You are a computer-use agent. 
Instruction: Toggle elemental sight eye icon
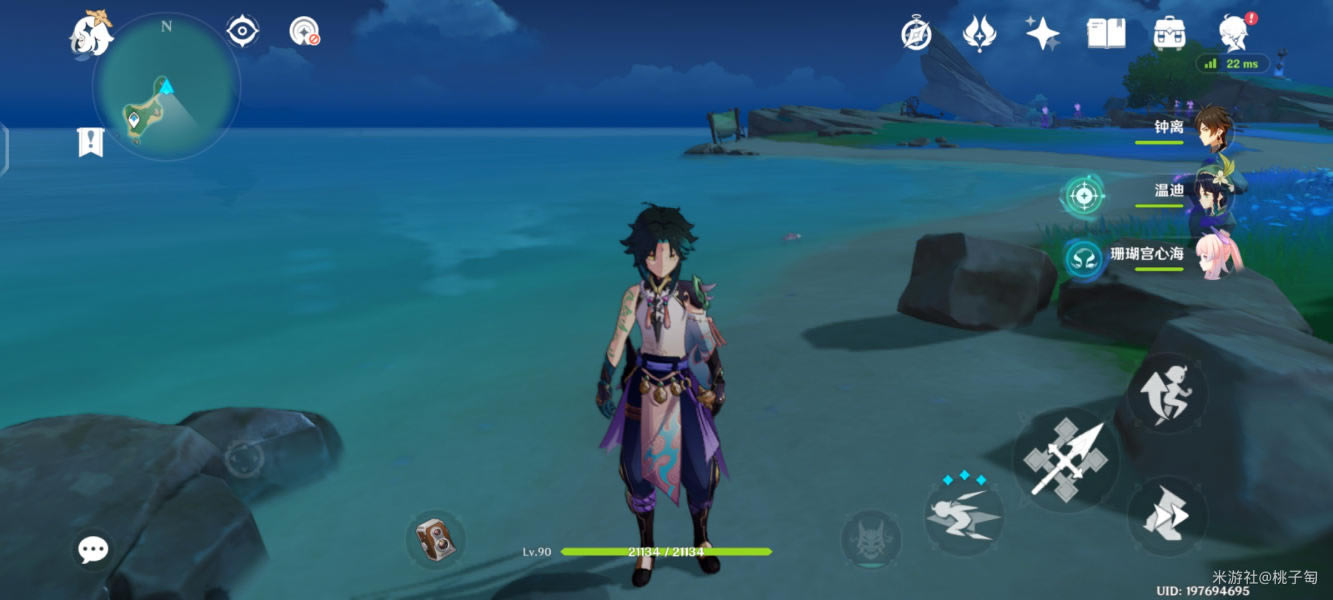[x=242, y=31]
